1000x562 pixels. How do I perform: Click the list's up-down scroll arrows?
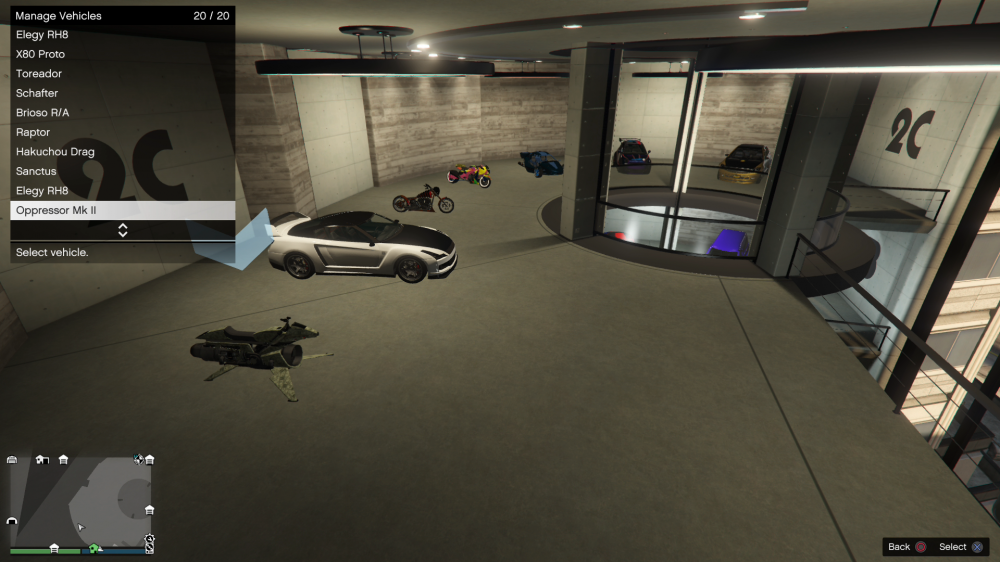[123, 230]
